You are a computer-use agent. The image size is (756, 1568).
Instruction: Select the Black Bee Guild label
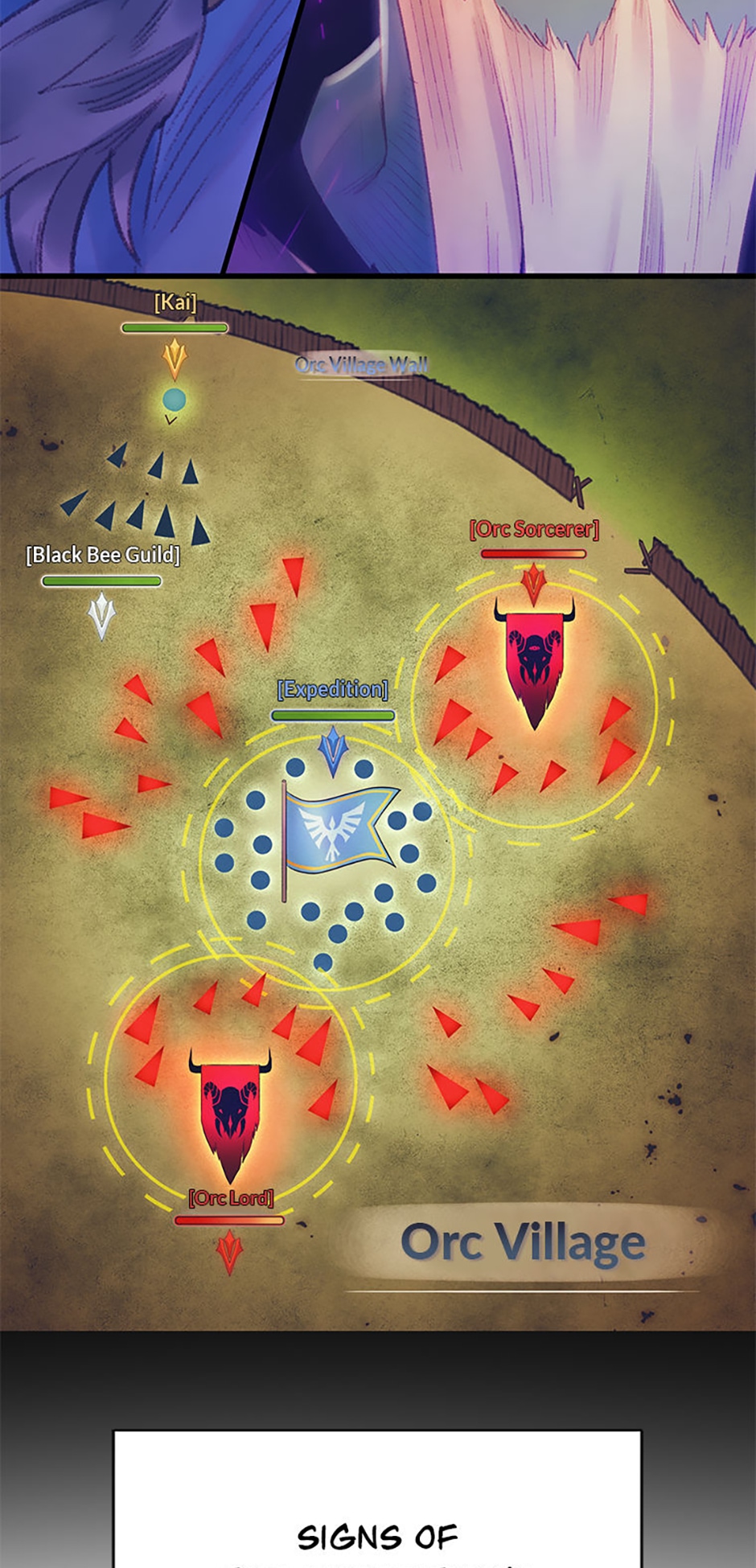click(x=103, y=555)
